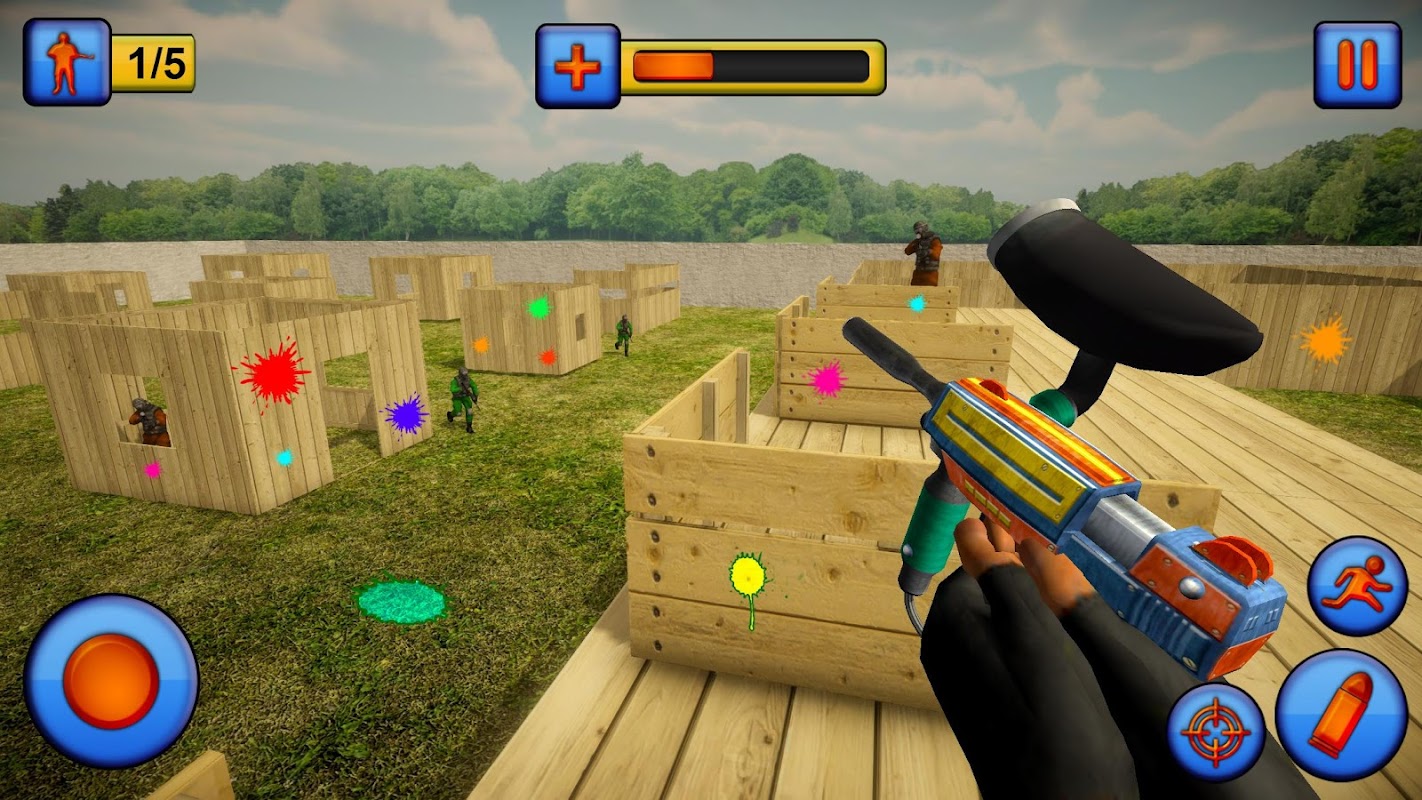Click the enemy soldier count icon

(67, 62)
